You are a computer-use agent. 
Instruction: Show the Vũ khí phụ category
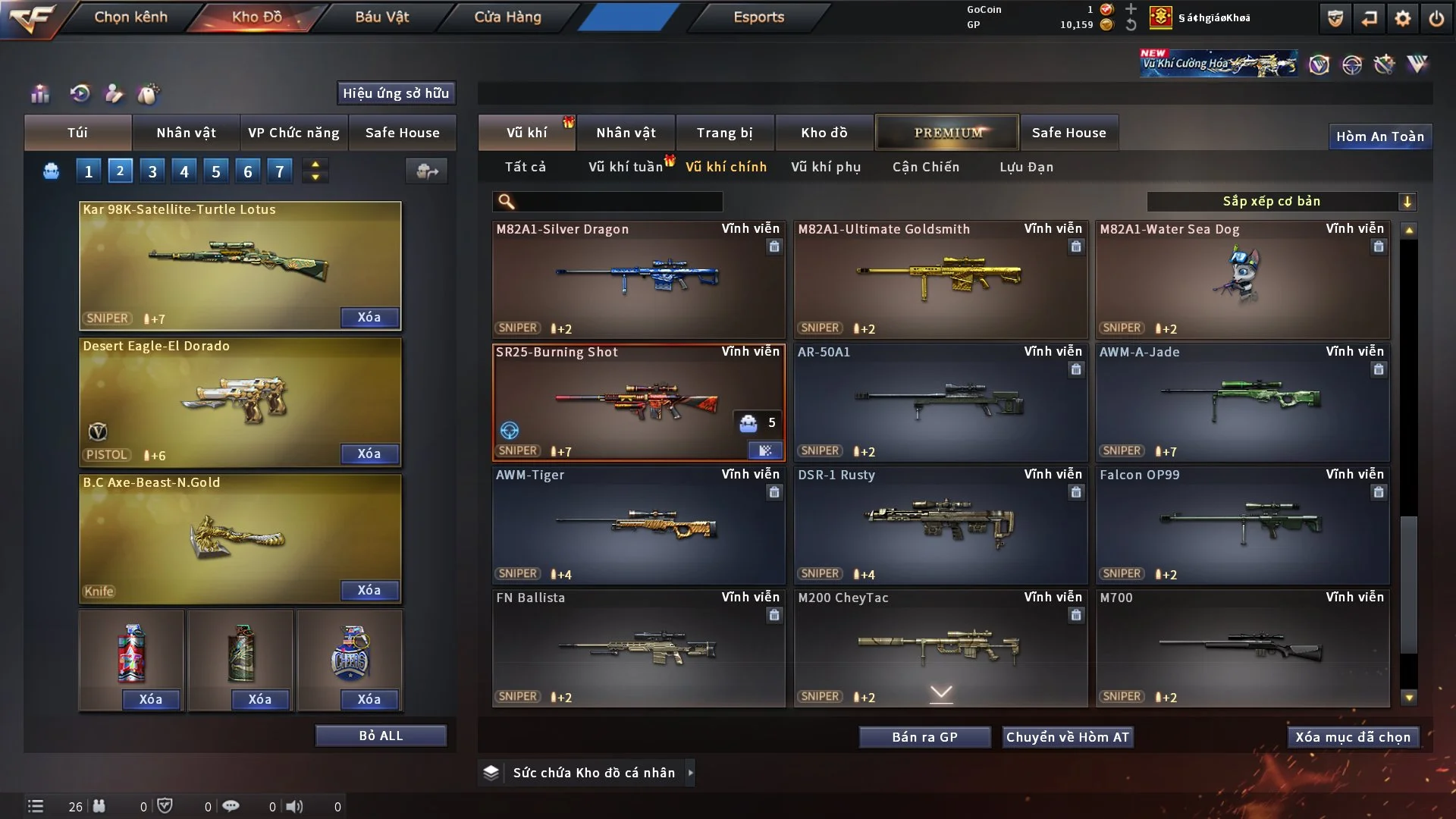[825, 167]
